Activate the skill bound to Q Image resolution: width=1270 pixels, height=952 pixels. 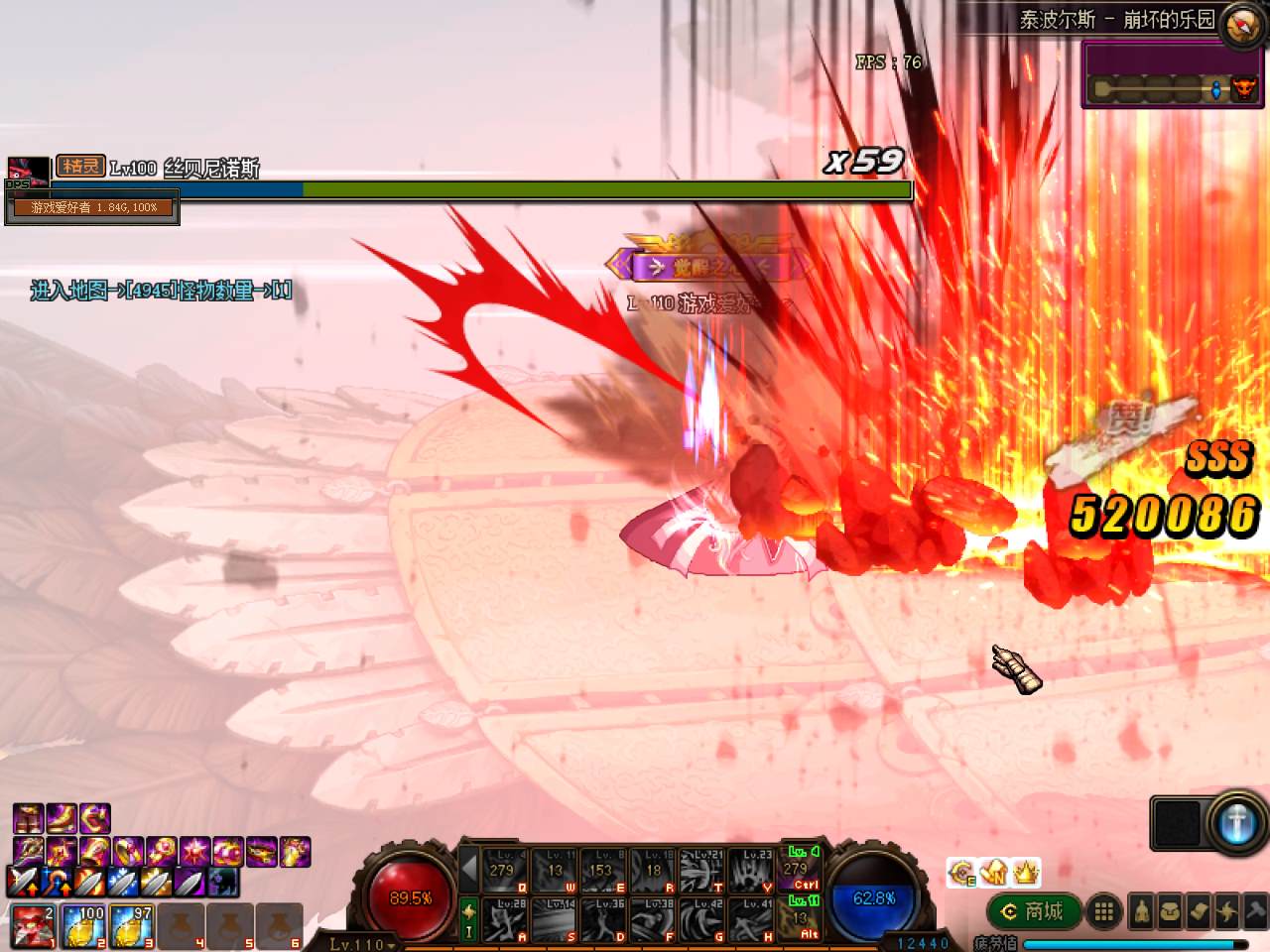pos(504,870)
